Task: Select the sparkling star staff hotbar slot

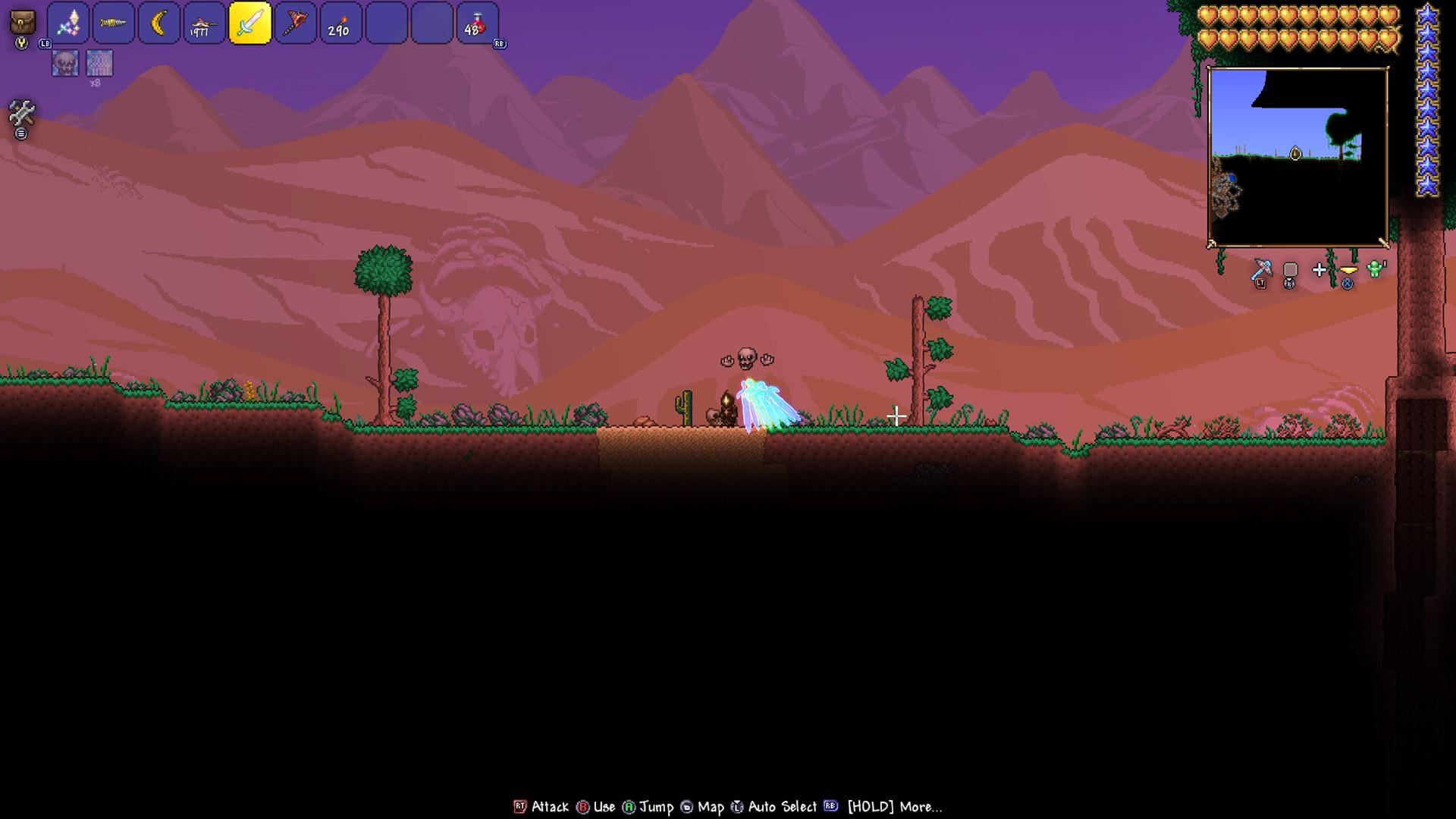Action: pyautogui.click(x=68, y=24)
